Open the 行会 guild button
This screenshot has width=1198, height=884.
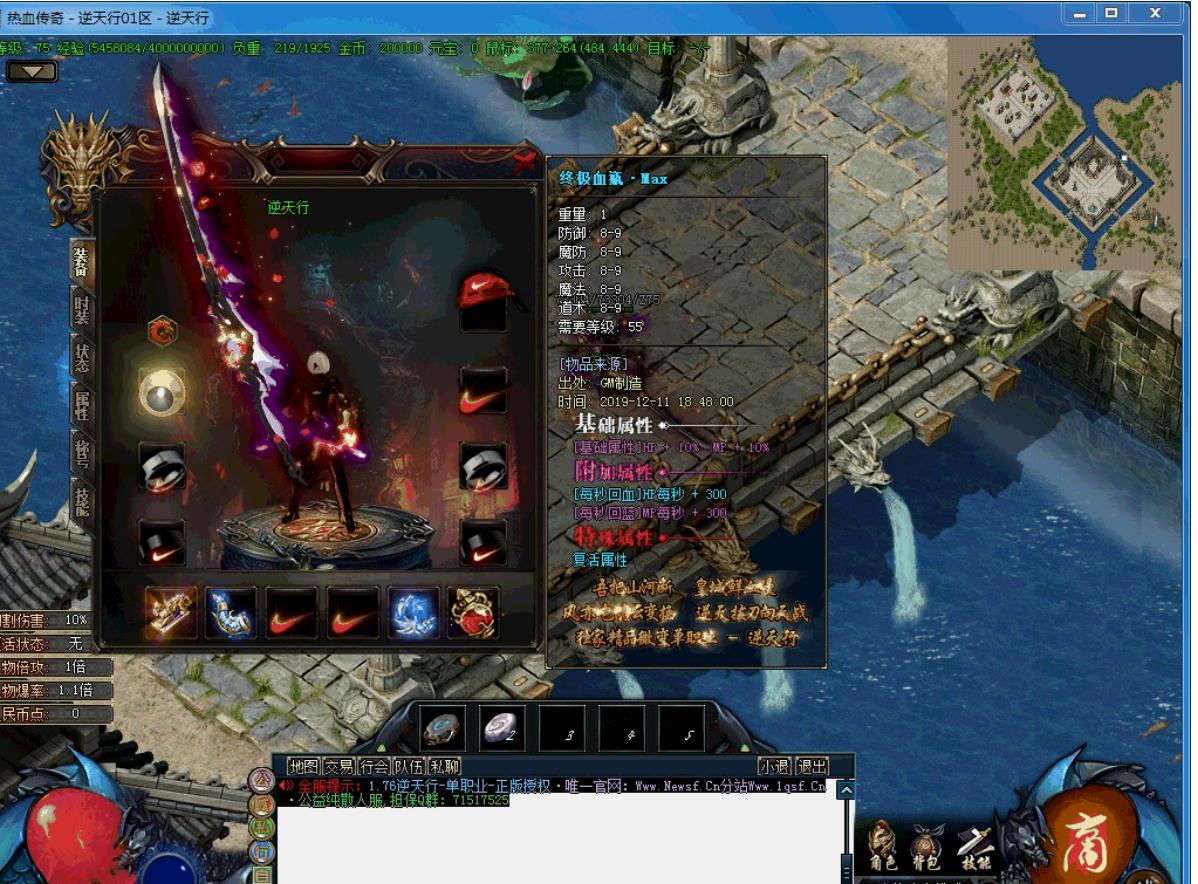pos(374,766)
